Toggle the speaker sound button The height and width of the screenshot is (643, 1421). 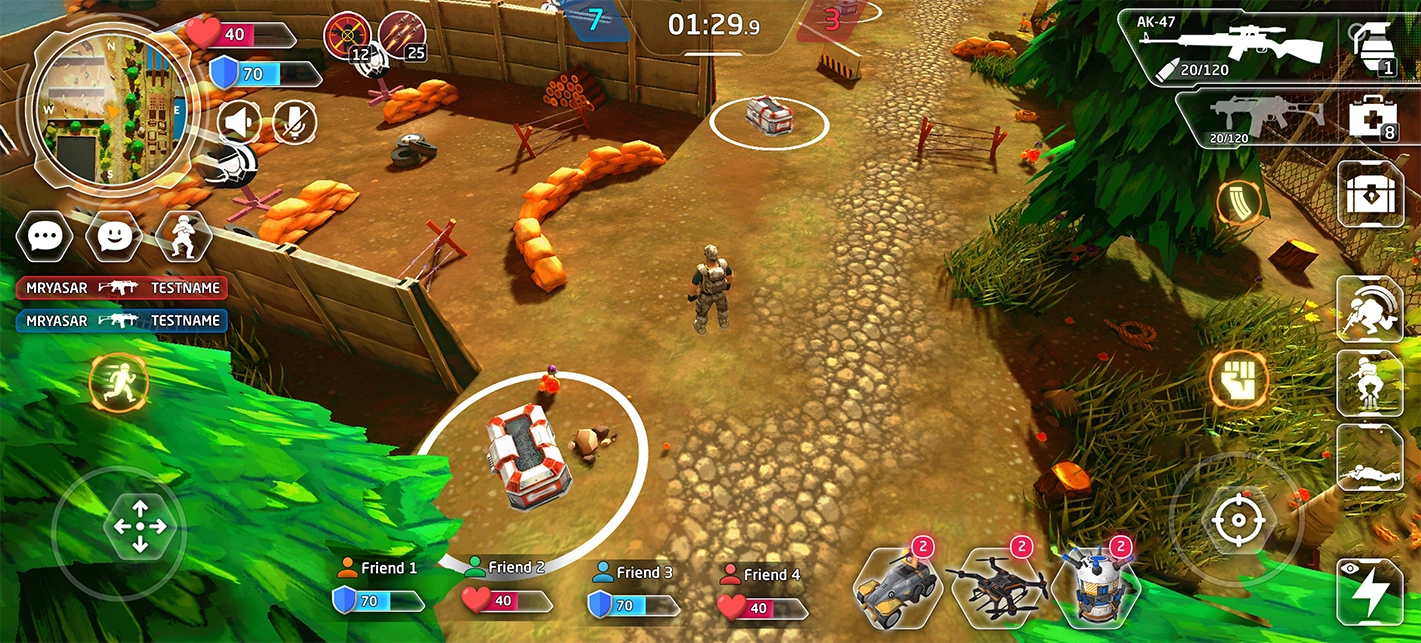tap(238, 123)
